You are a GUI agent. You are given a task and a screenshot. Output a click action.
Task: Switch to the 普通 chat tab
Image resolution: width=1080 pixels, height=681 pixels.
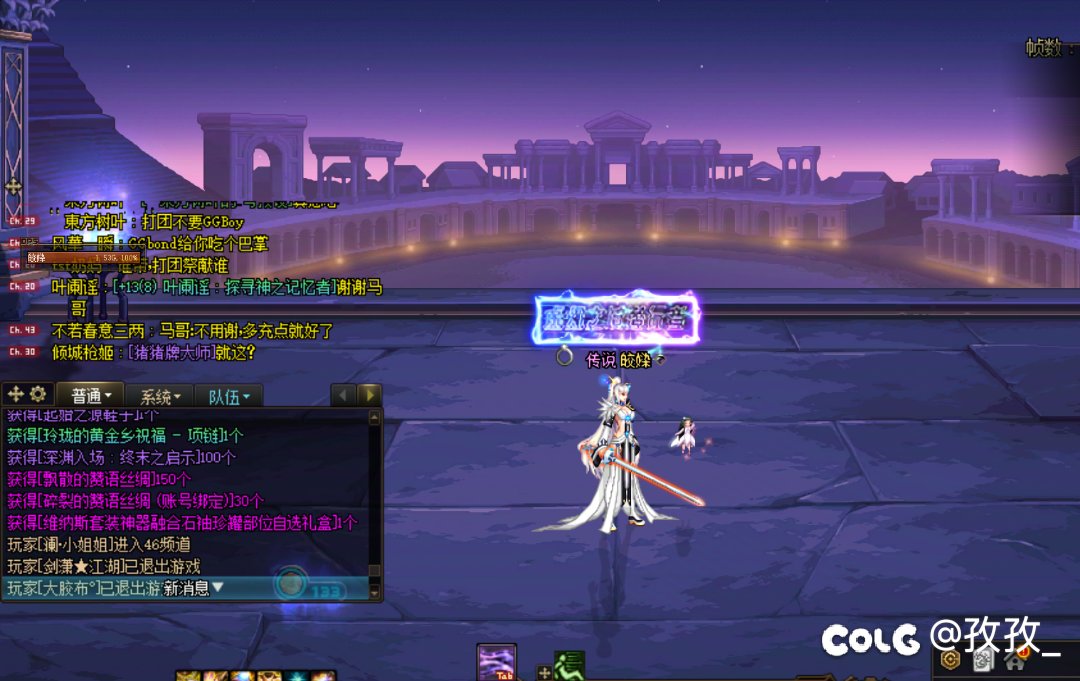pos(89,395)
